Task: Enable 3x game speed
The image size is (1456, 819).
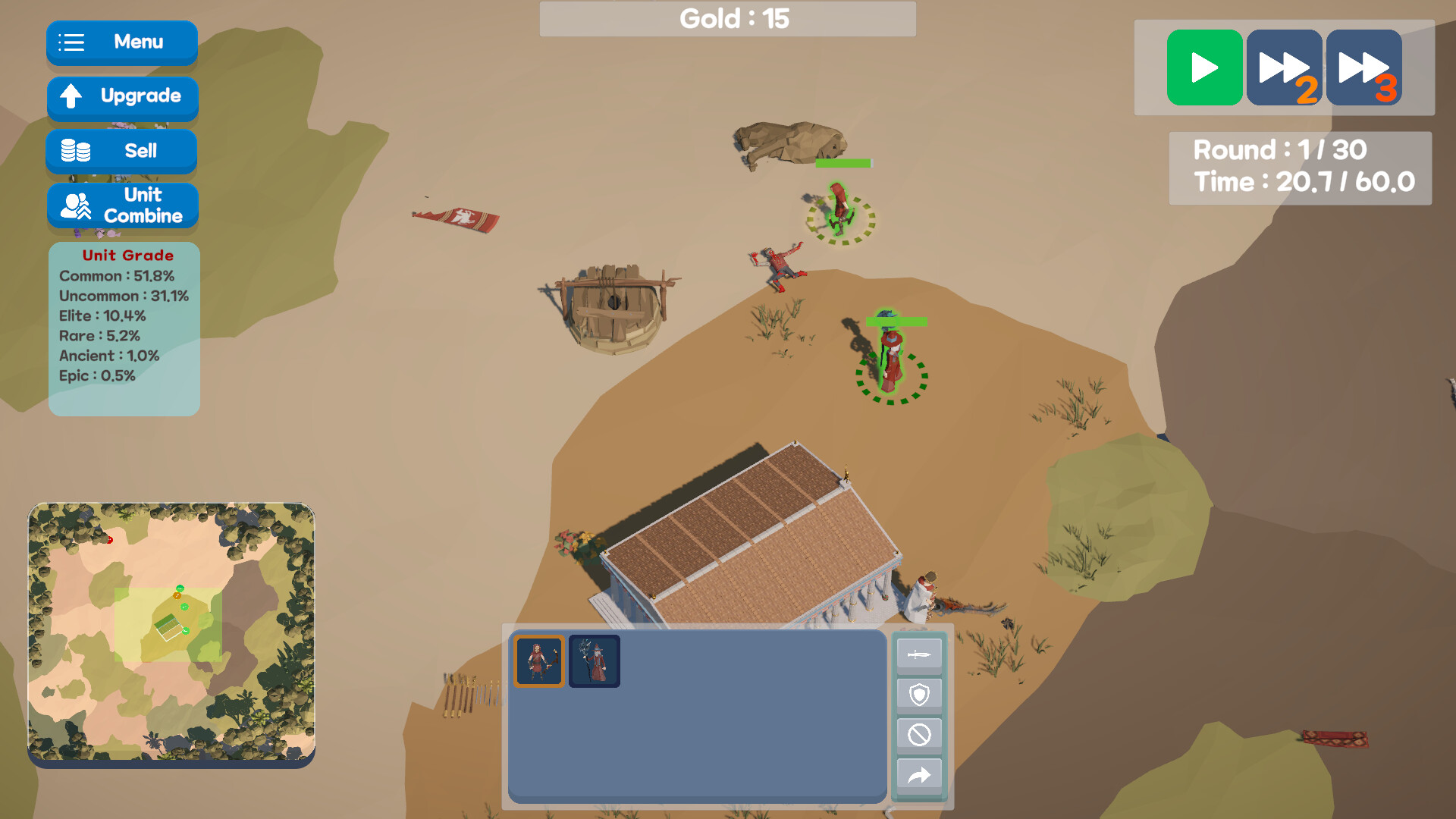Action: tap(1363, 67)
